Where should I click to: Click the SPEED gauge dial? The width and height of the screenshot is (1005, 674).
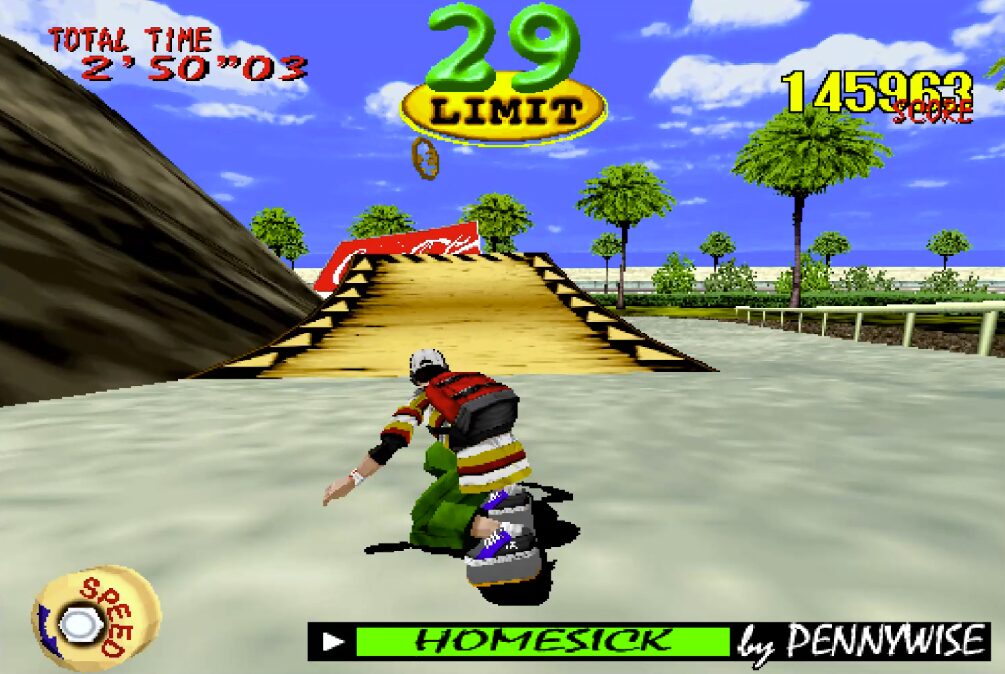coord(95,620)
